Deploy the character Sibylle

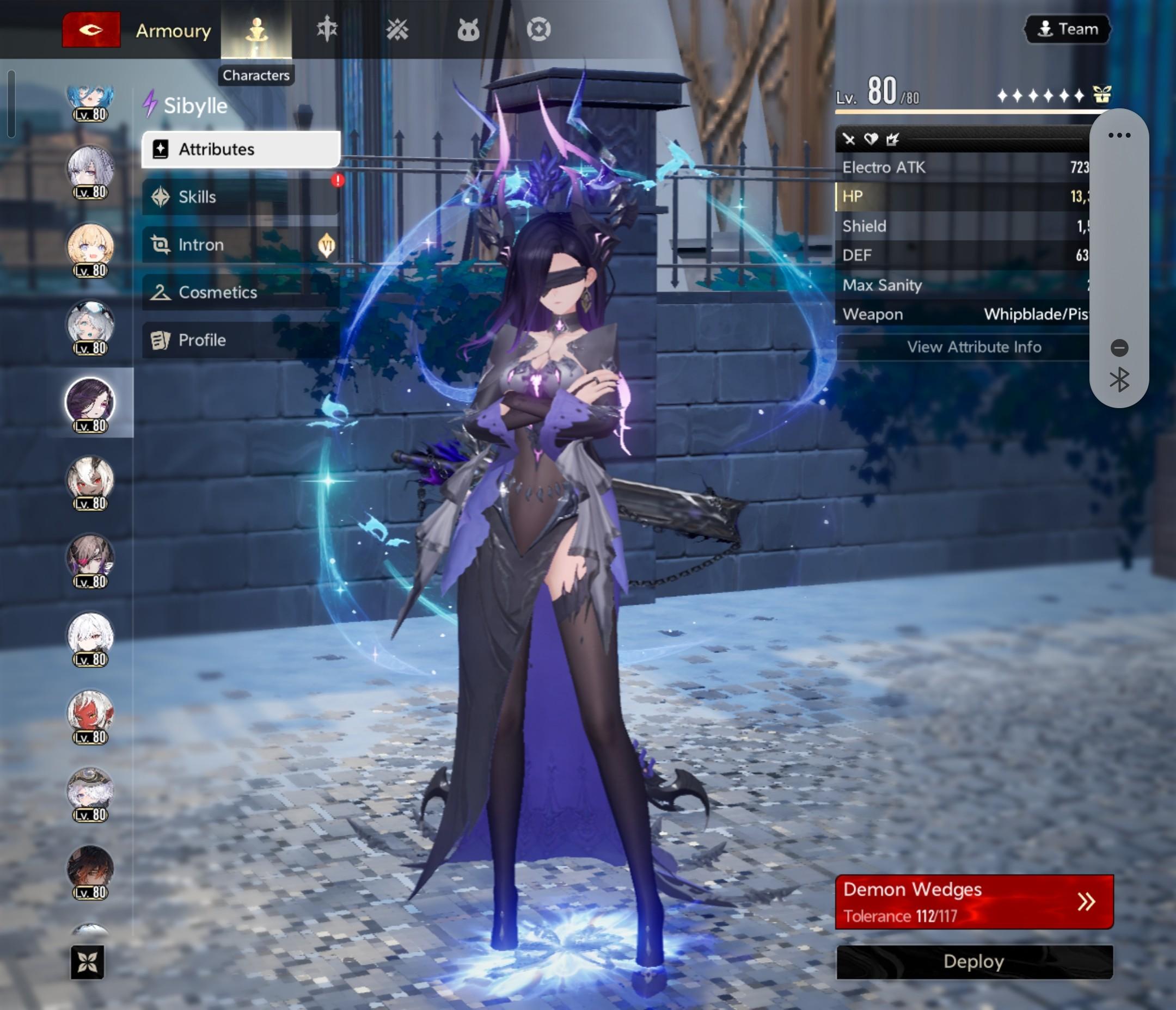click(x=974, y=962)
